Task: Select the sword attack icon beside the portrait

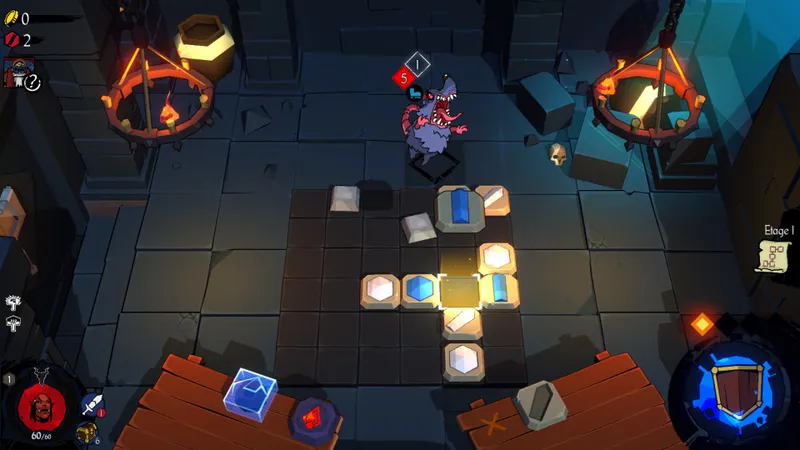Action: [x=91, y=405]
